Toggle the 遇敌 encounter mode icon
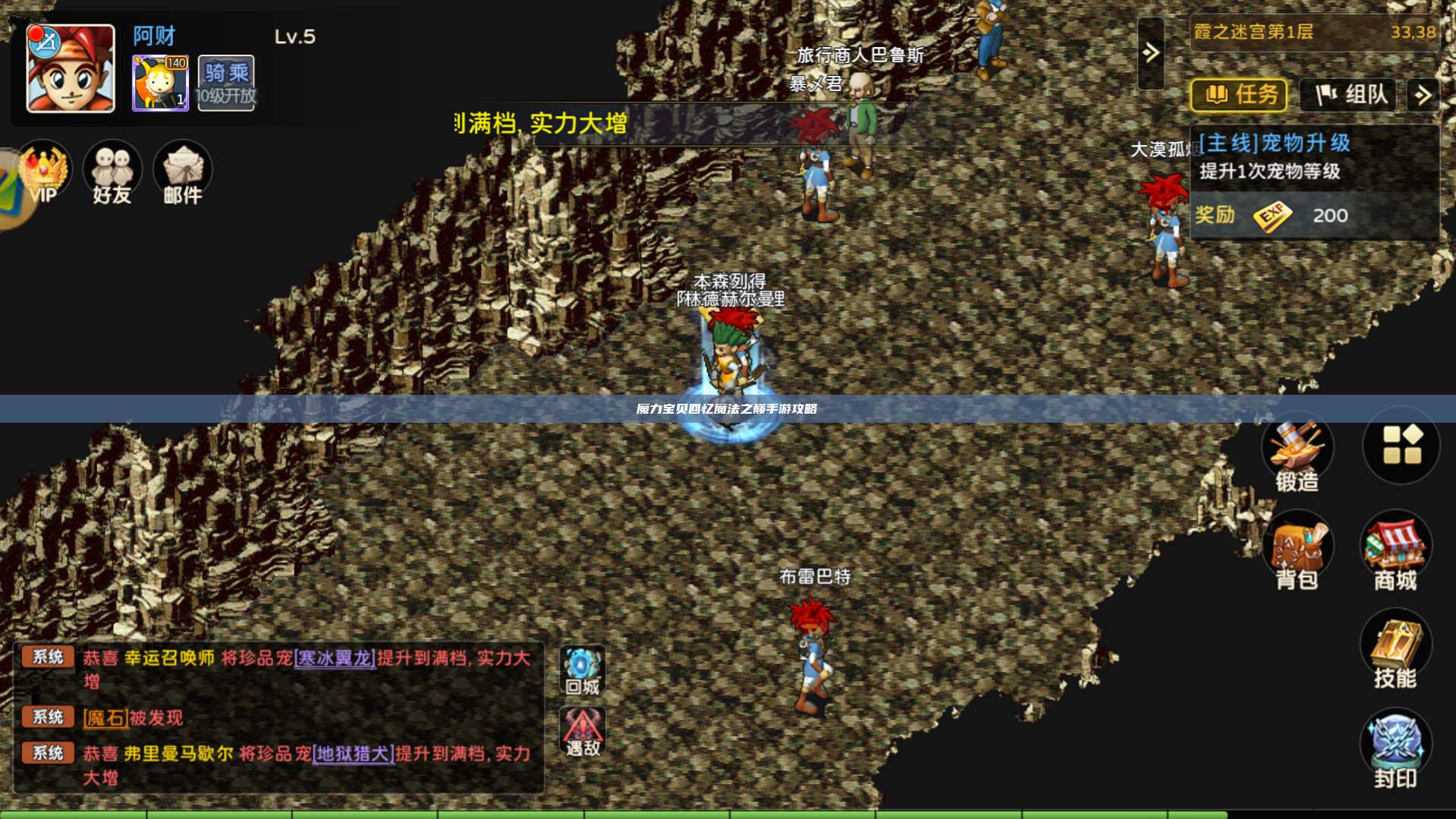 [x=582, y=731]
